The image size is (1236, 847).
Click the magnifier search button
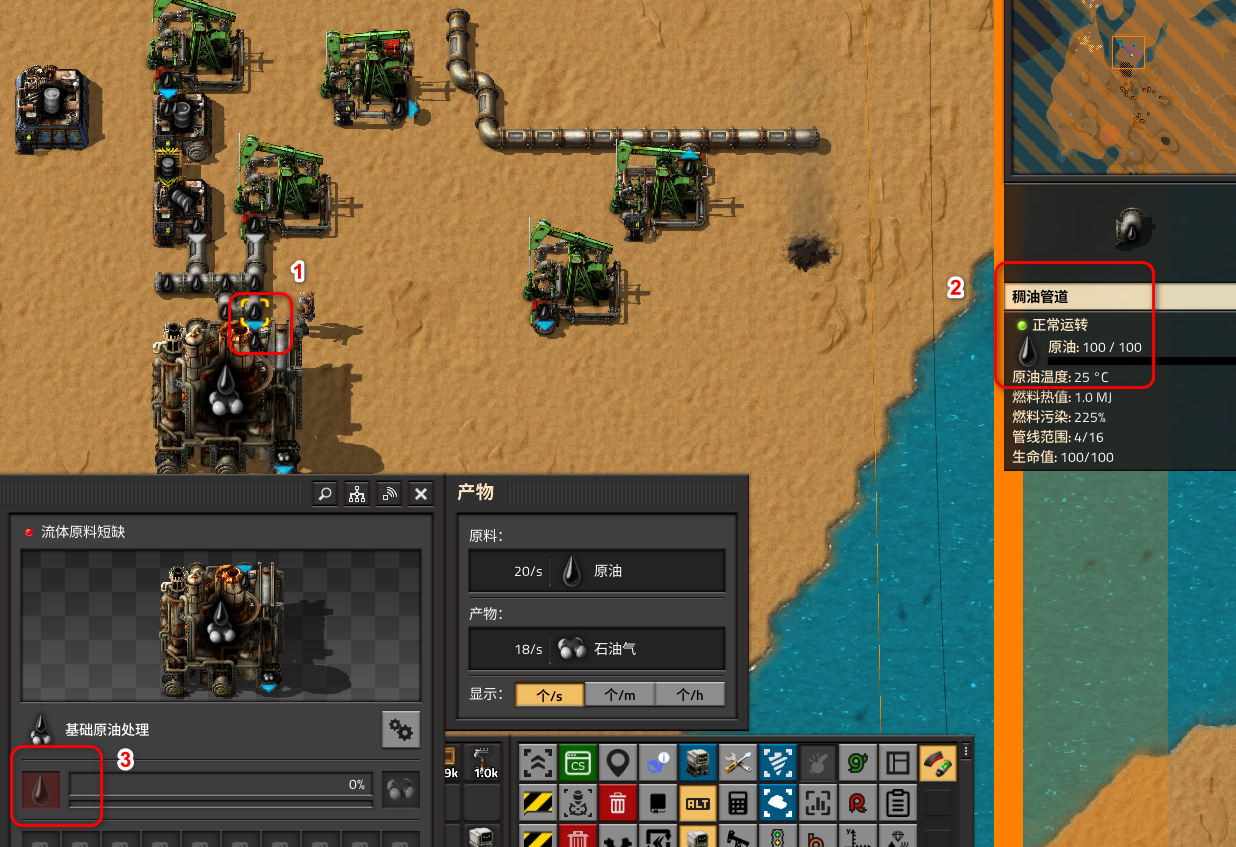pyautogui.click(x=324, y=494)
